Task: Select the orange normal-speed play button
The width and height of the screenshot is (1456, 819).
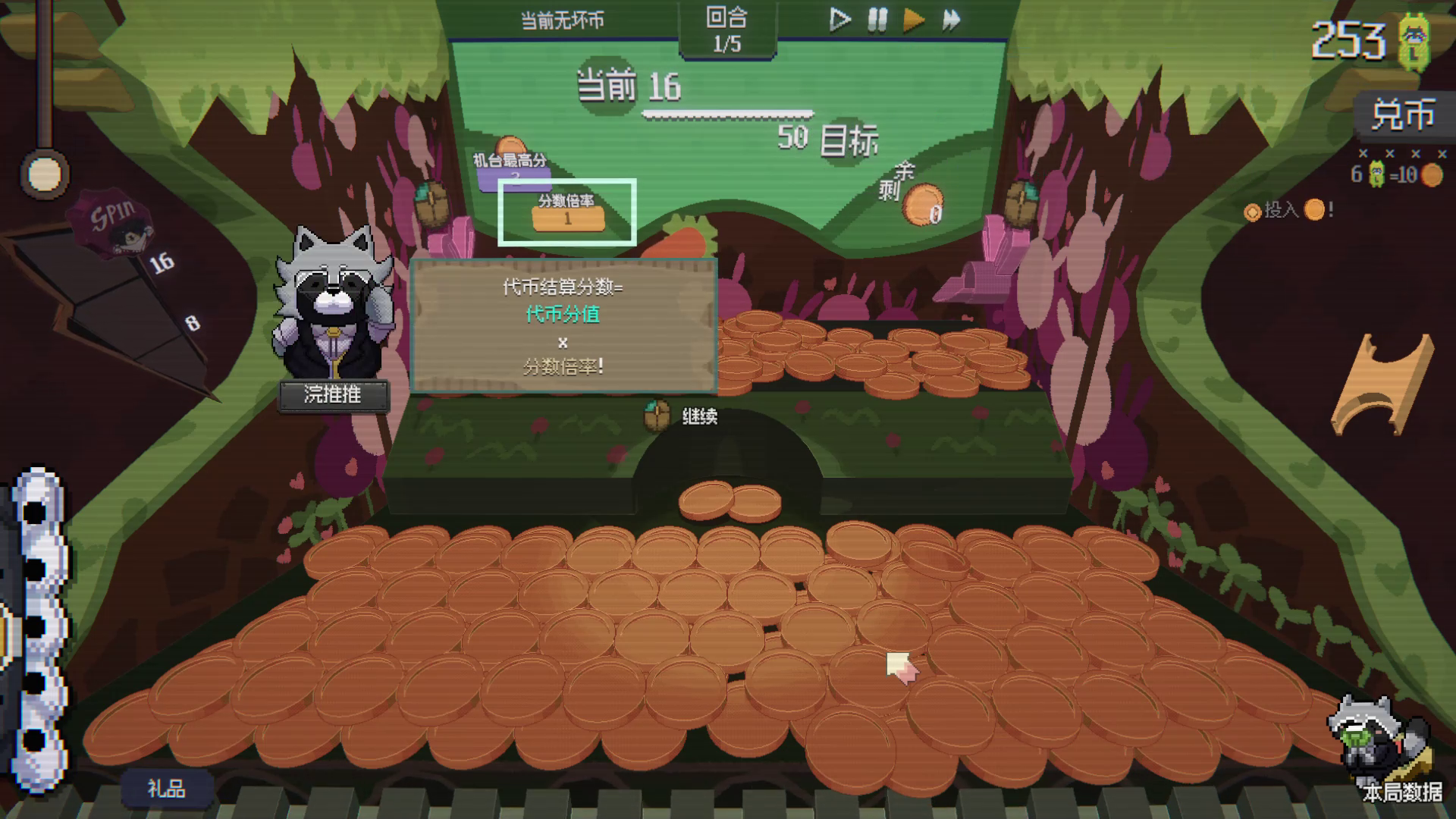Action: (x=914, y=20)
